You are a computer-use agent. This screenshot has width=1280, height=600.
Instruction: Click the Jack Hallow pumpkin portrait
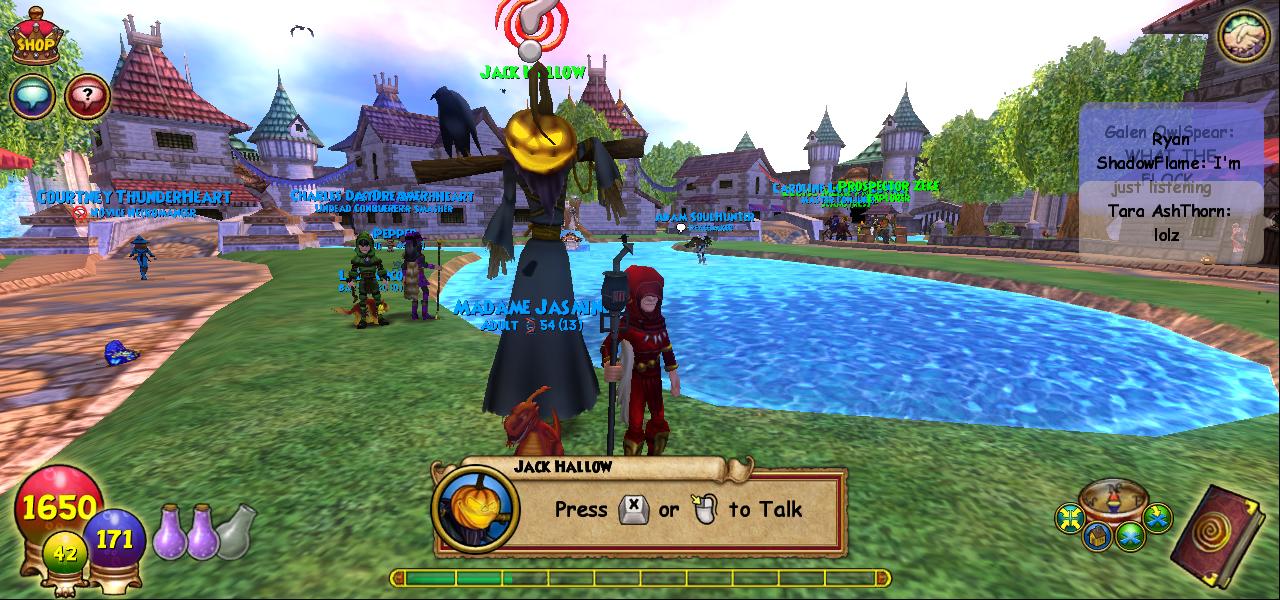[476, 509]
